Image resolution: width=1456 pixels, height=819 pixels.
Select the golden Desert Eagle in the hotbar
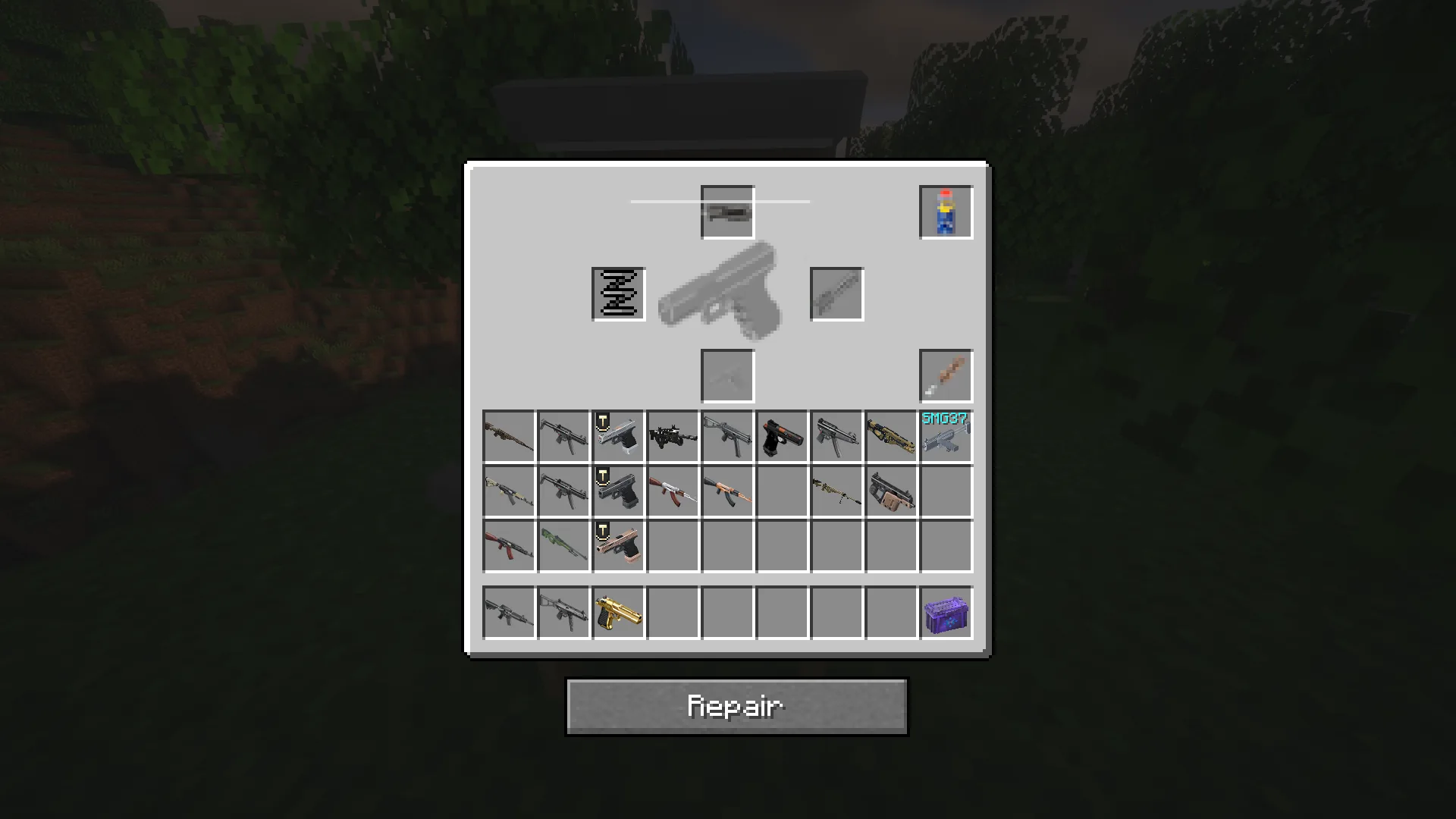618,613
